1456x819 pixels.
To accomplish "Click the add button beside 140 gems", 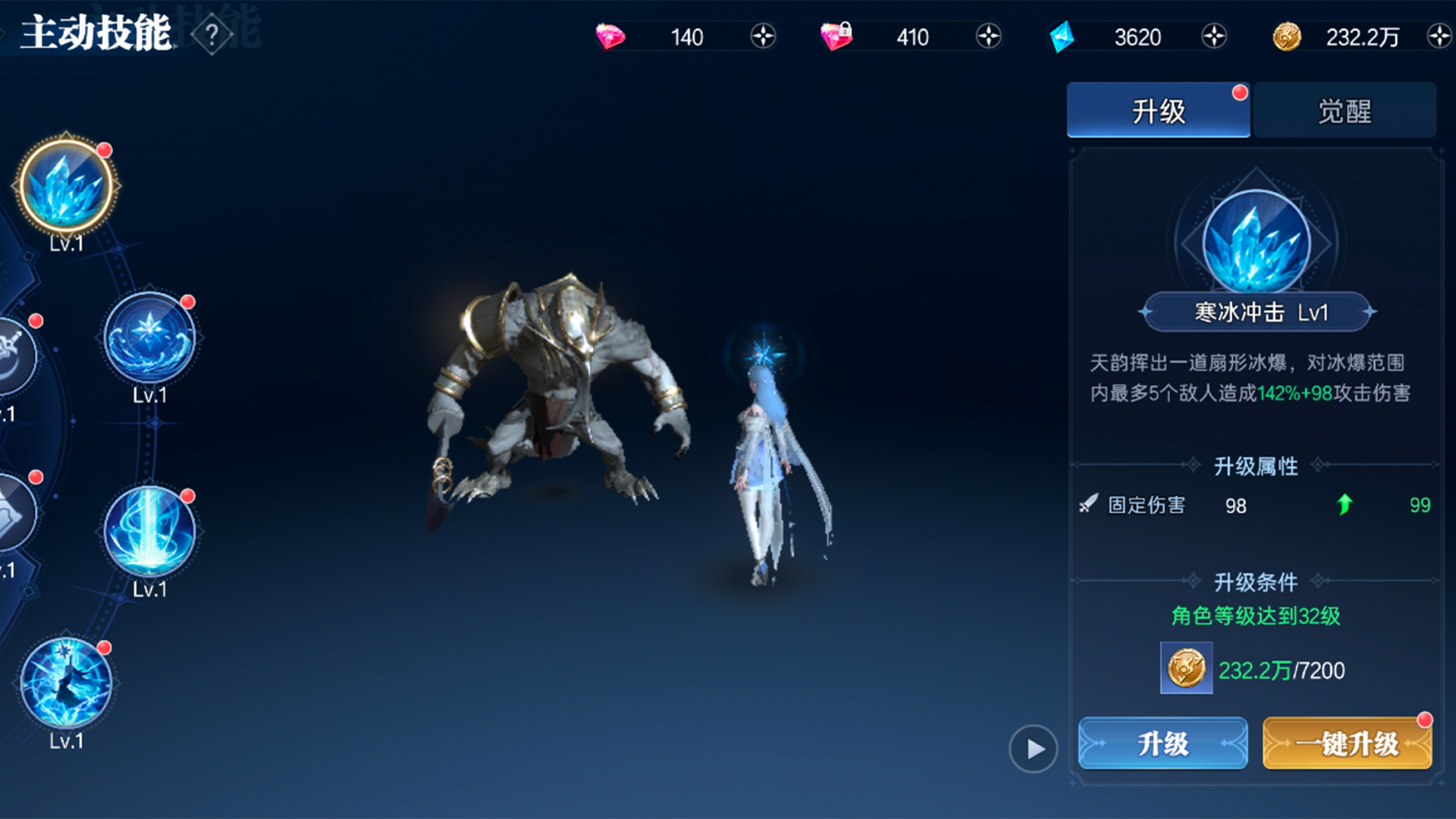I will click(x=764, y=35).
